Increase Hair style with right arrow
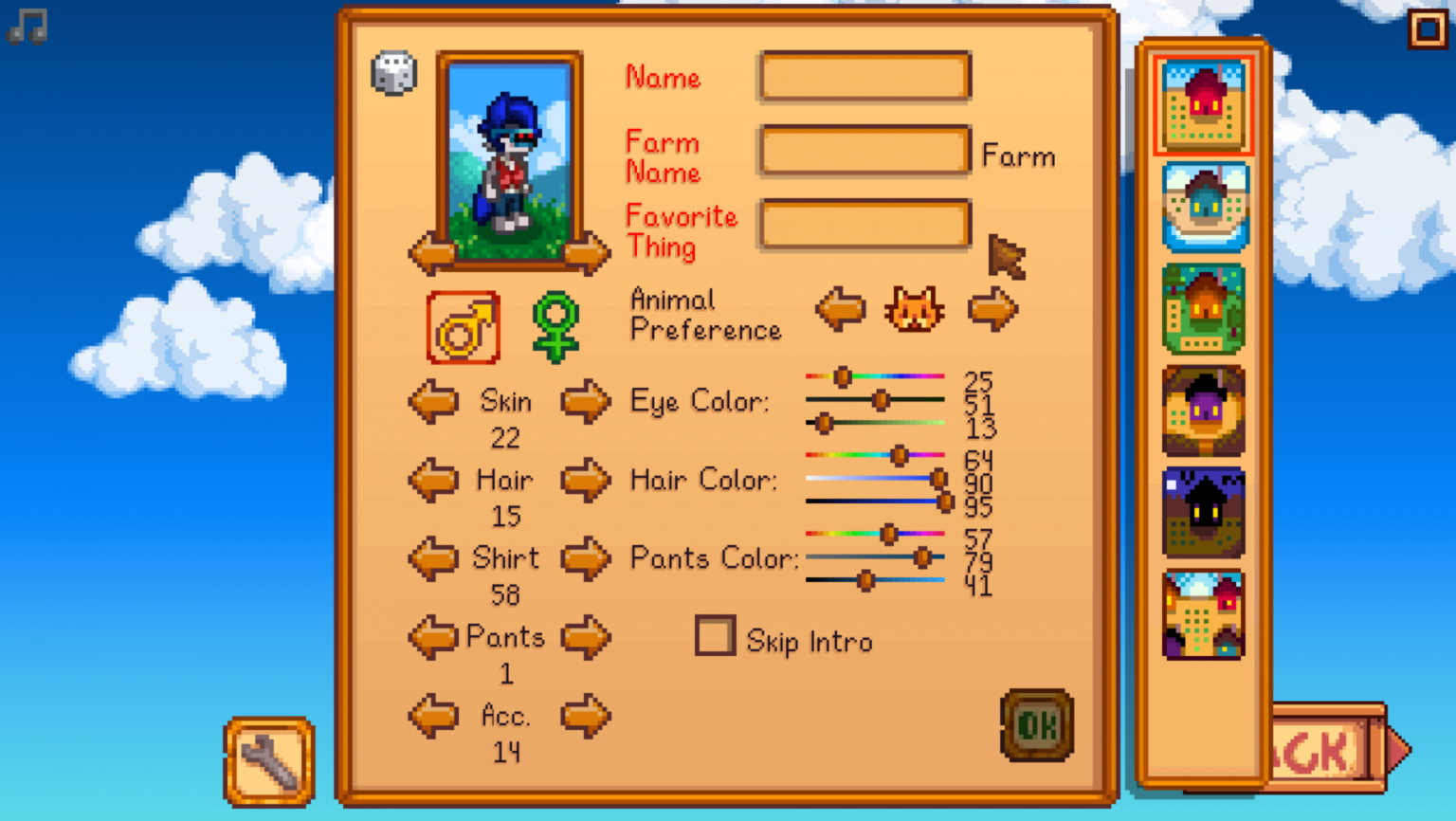Viewport: 1456px width, 821px height. click(586, 480)
